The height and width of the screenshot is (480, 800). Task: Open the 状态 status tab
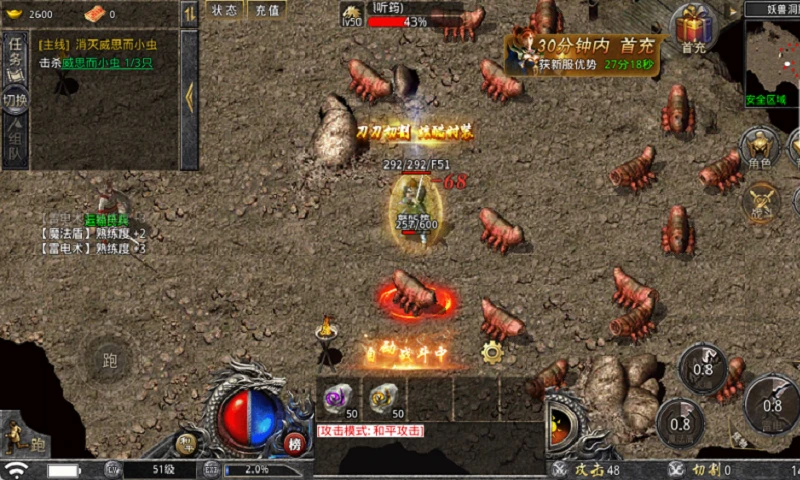click(x=225, y=10)
